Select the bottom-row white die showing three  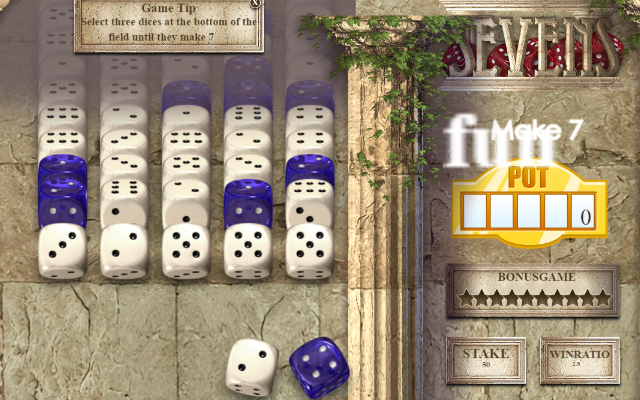tap(62, 250)
